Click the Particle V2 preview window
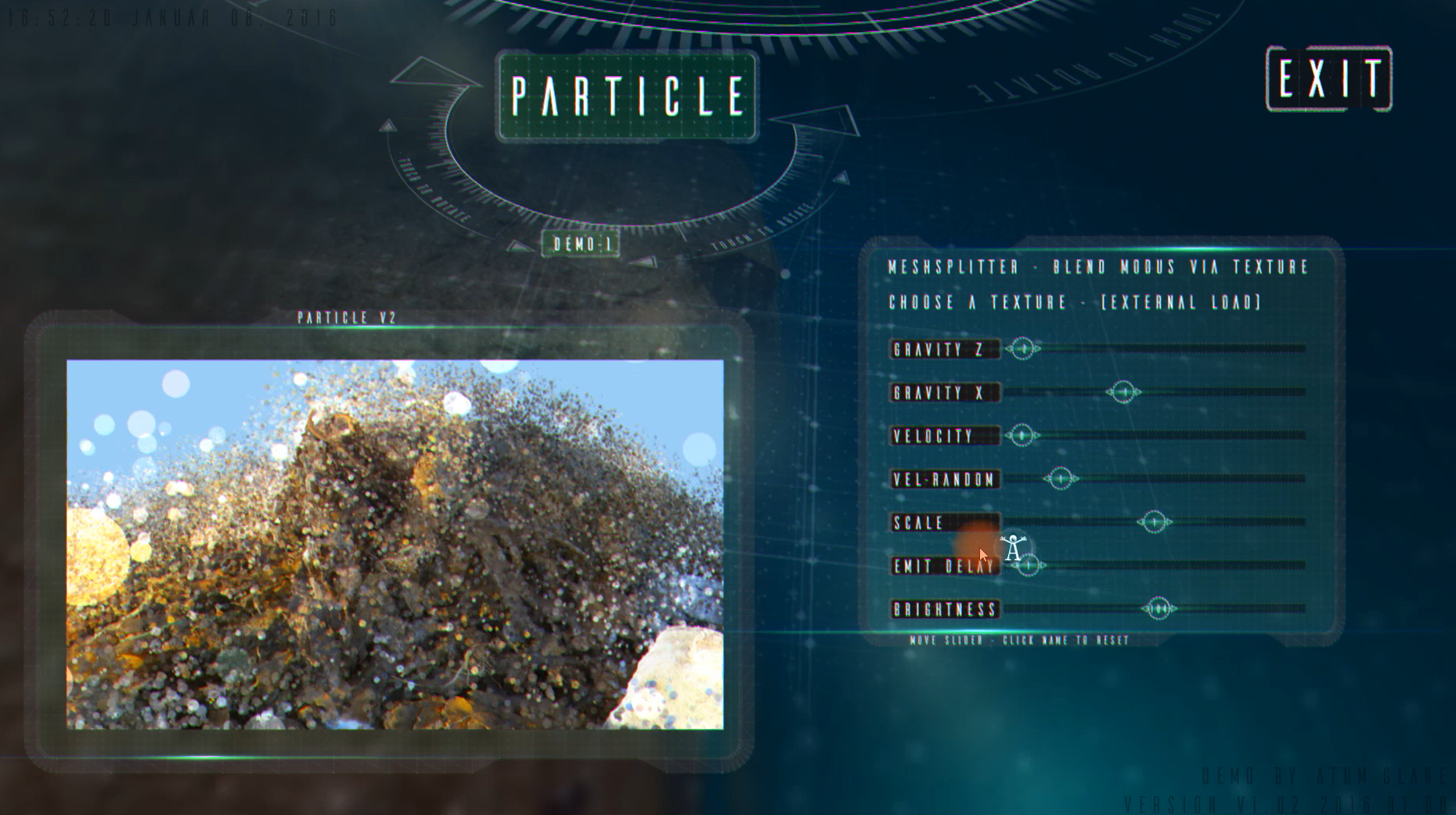The width and height of the screenshot is (1456, 815). click(395, 544)
